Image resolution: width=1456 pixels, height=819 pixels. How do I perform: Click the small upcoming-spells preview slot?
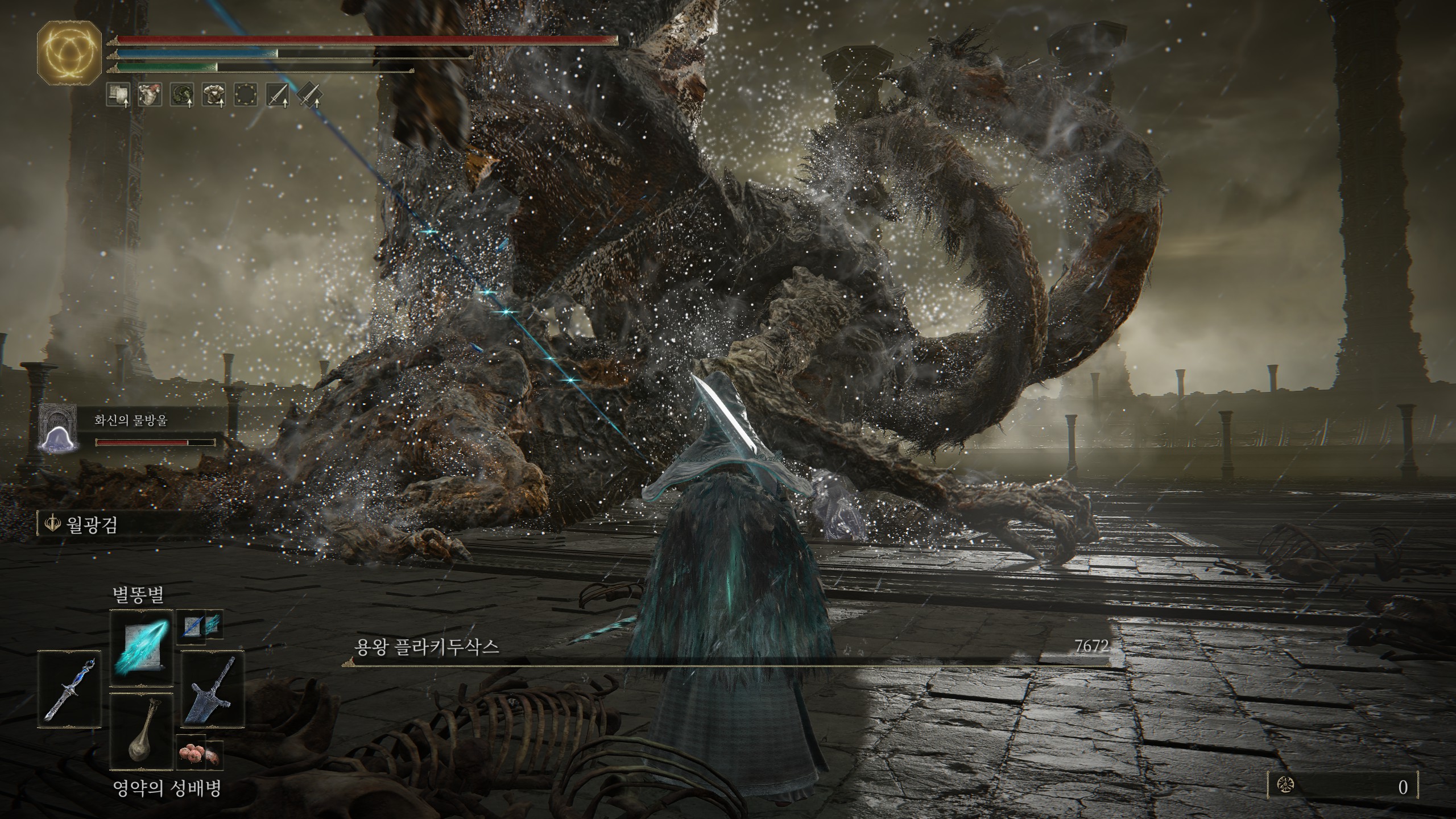click(199, 626)
